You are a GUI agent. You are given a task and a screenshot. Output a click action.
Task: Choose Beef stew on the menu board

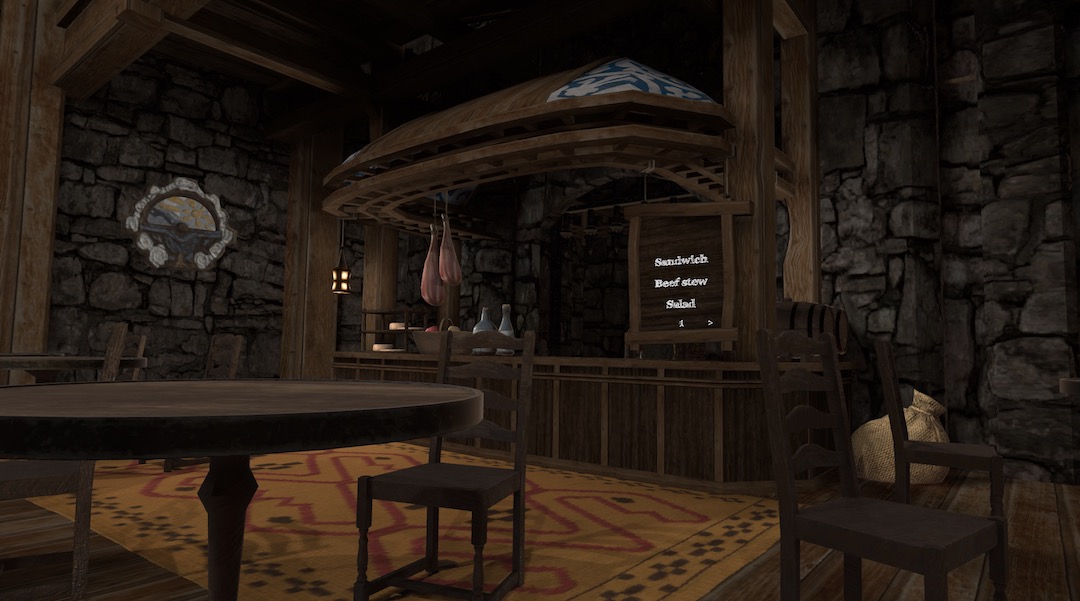680,283
